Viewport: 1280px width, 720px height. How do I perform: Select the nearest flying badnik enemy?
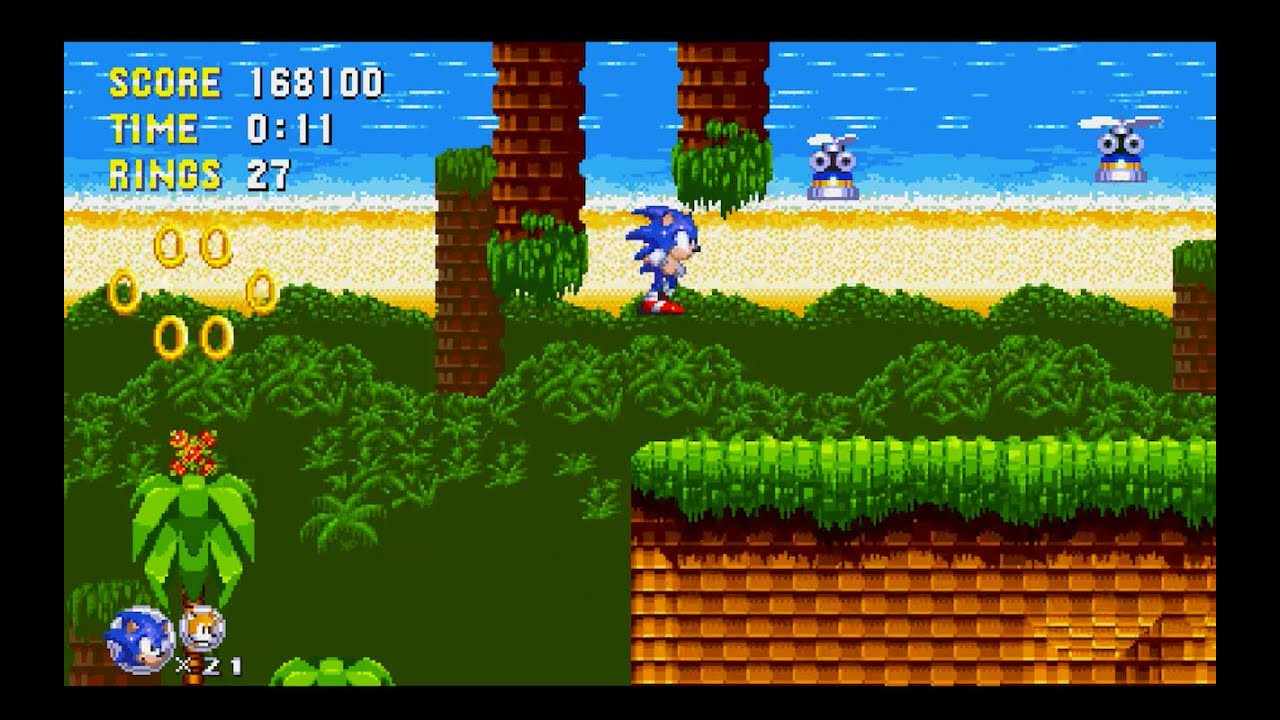835,165
